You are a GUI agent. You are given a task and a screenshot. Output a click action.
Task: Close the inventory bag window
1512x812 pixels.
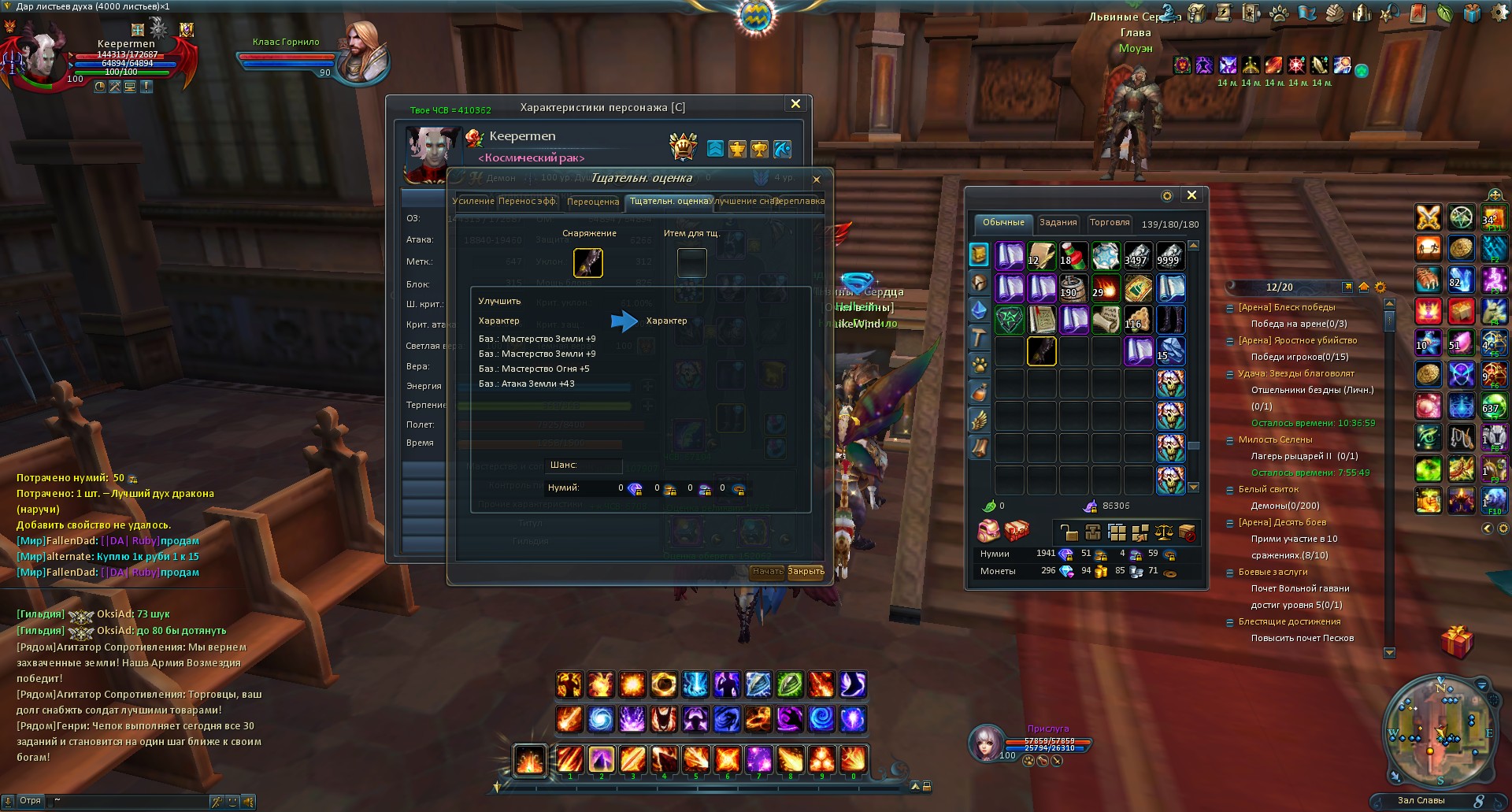(x=1191, y=195)
